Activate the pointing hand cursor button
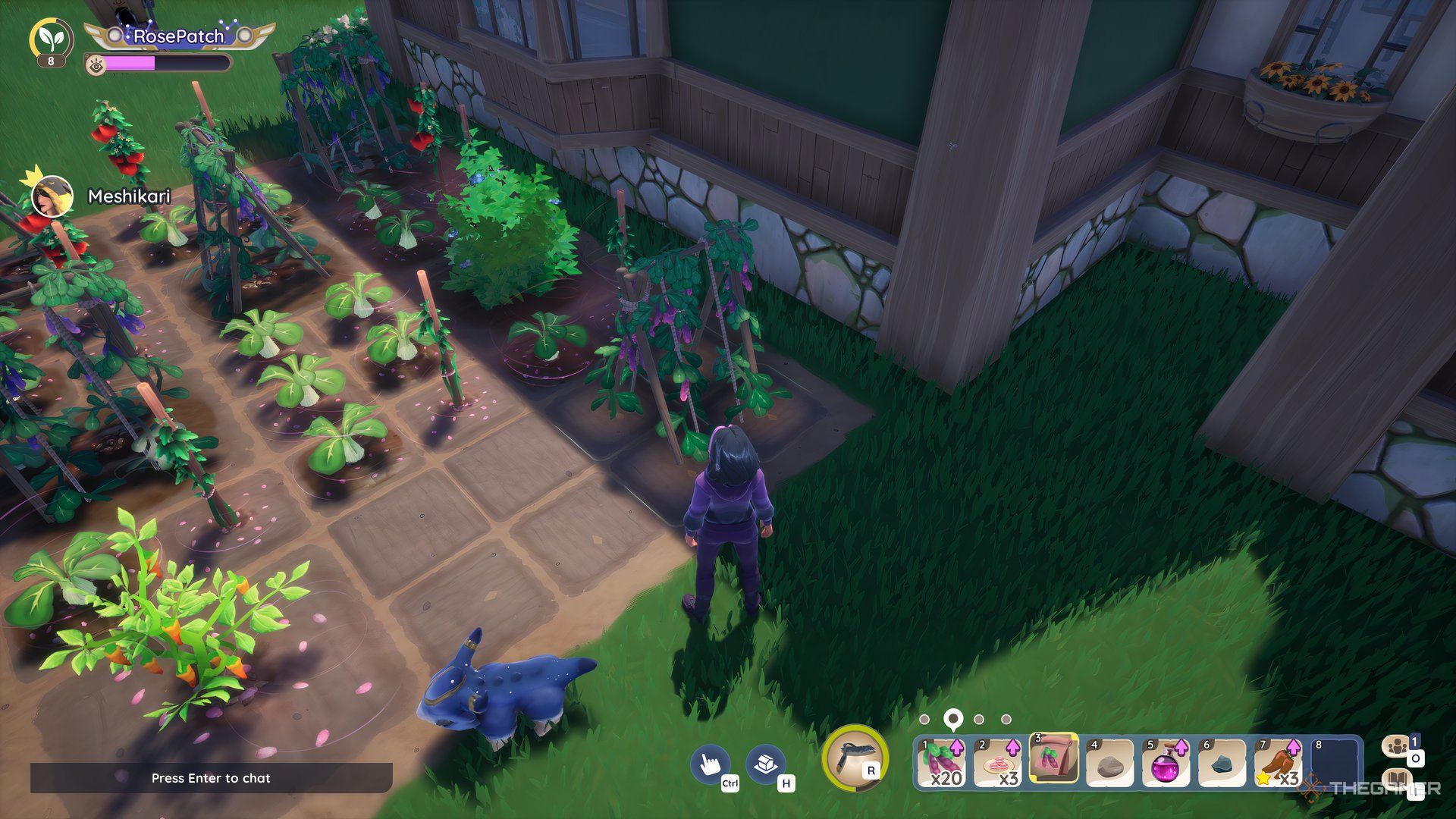This screenshot has height=819, width=1456. pyautogui.click(x=710, y=763)
